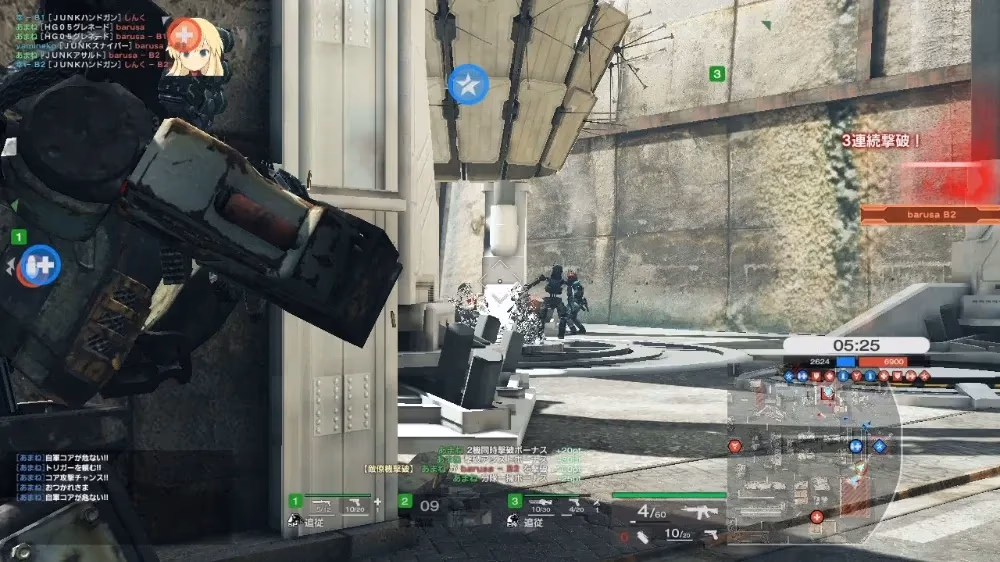Viewport: 1000px width, 562px height.
Task: Select the blue ammo supply marker
Action: click(42, 266)
